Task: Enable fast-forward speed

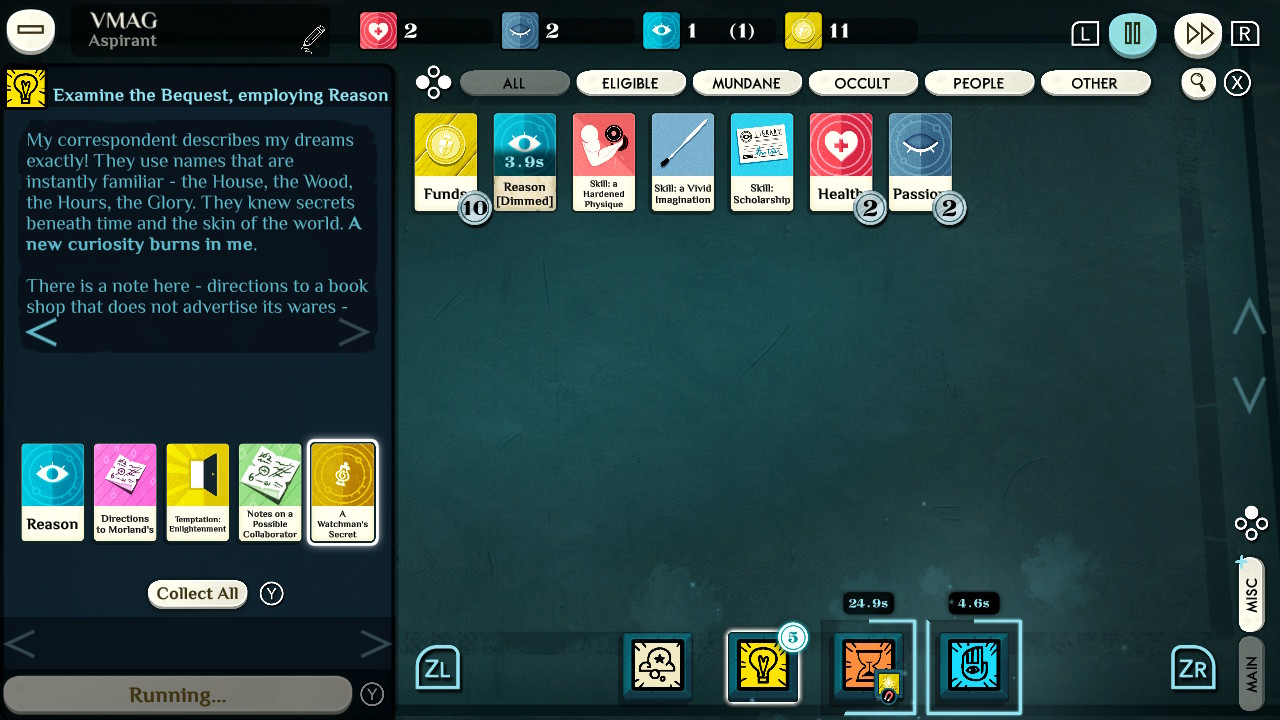Action: click(x=1198, y=31)
